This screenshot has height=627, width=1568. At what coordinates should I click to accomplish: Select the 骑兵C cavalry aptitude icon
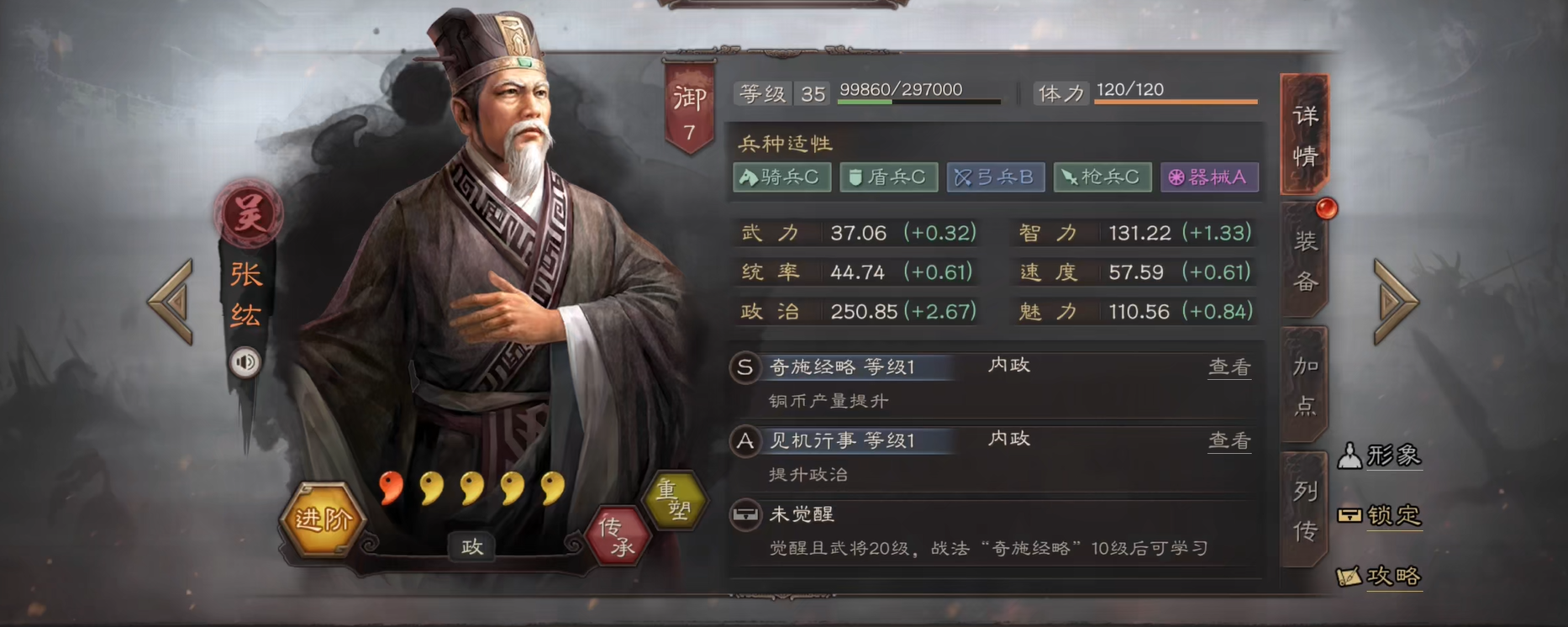pyautogui.click(x=782, y=177)
